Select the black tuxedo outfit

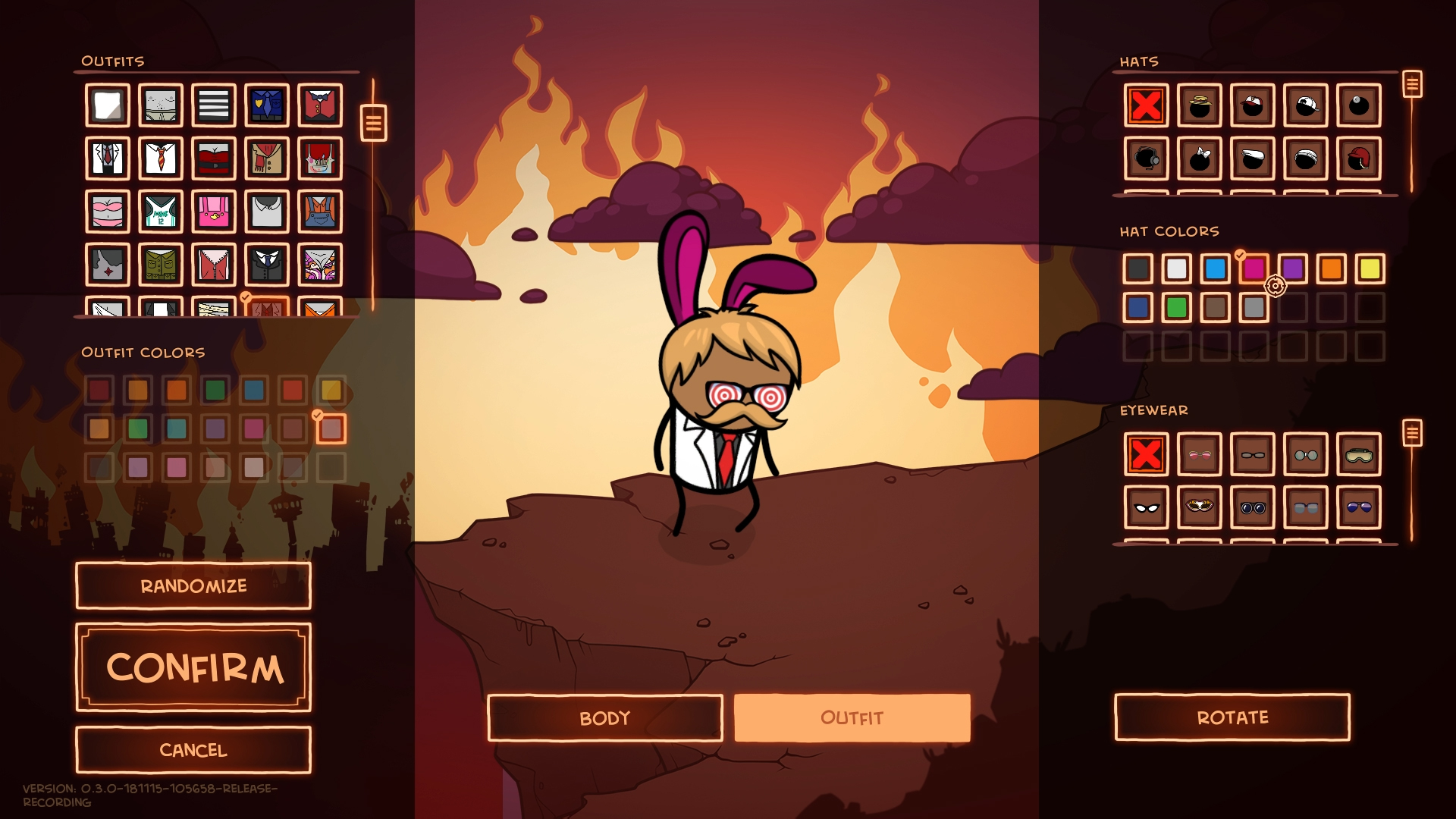(x=265, y=265)
